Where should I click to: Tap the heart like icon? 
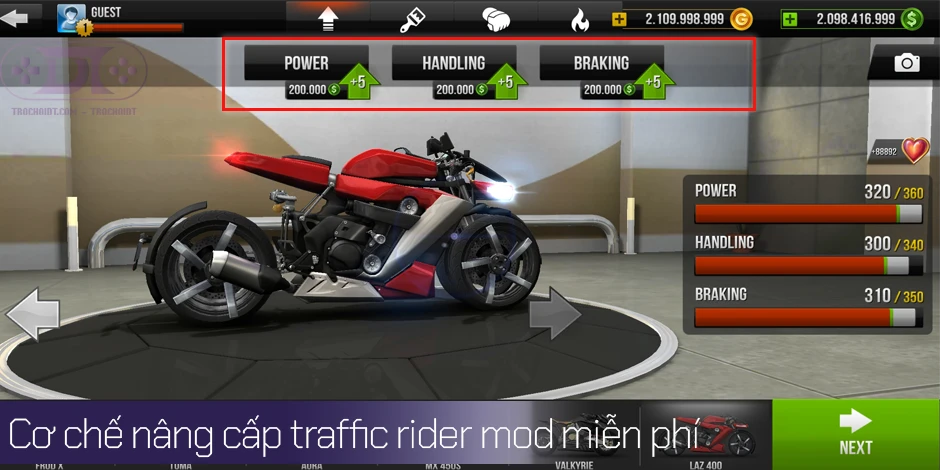point(914,151)
